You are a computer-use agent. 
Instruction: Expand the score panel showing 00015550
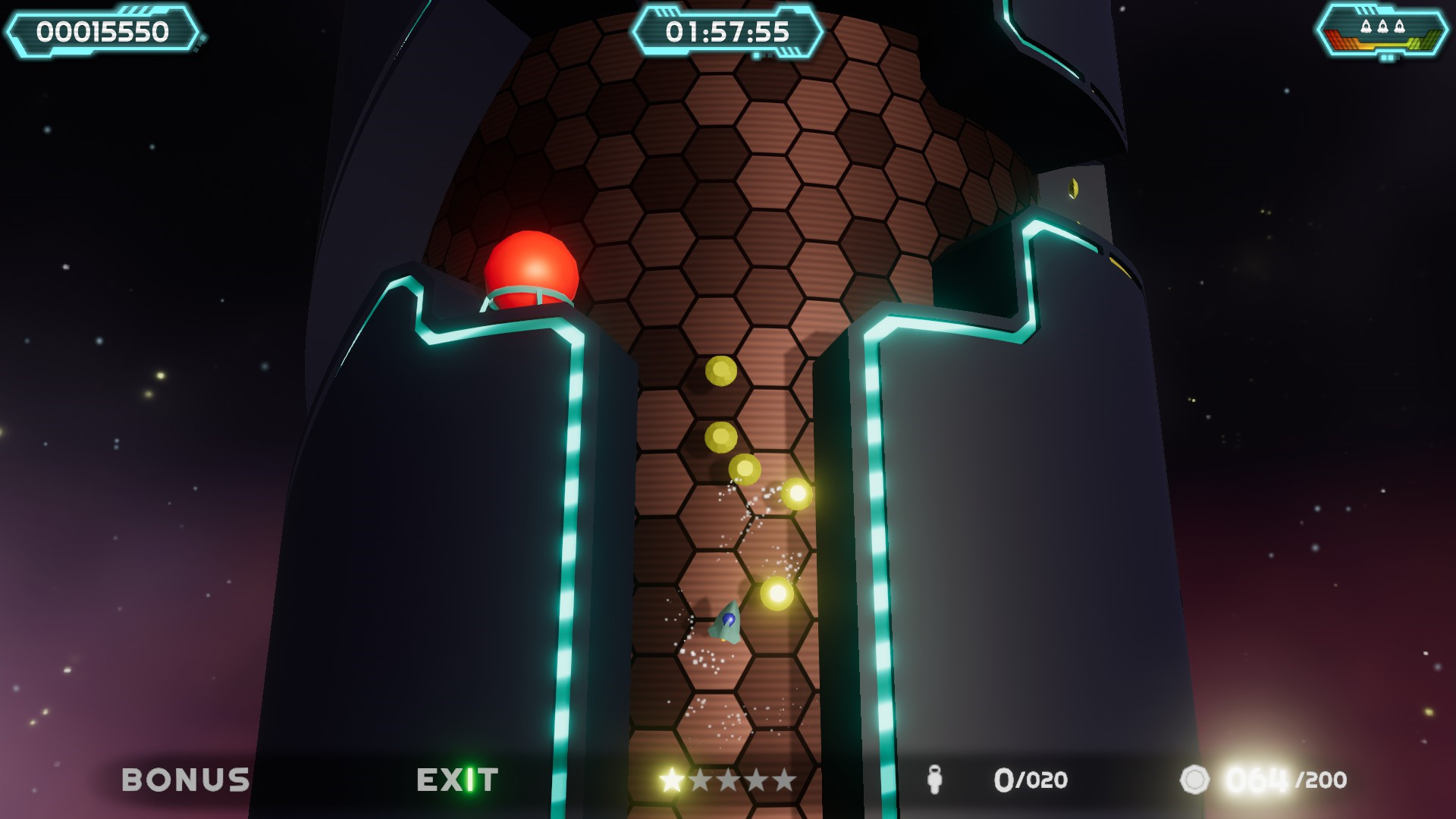tap(103, 30)
